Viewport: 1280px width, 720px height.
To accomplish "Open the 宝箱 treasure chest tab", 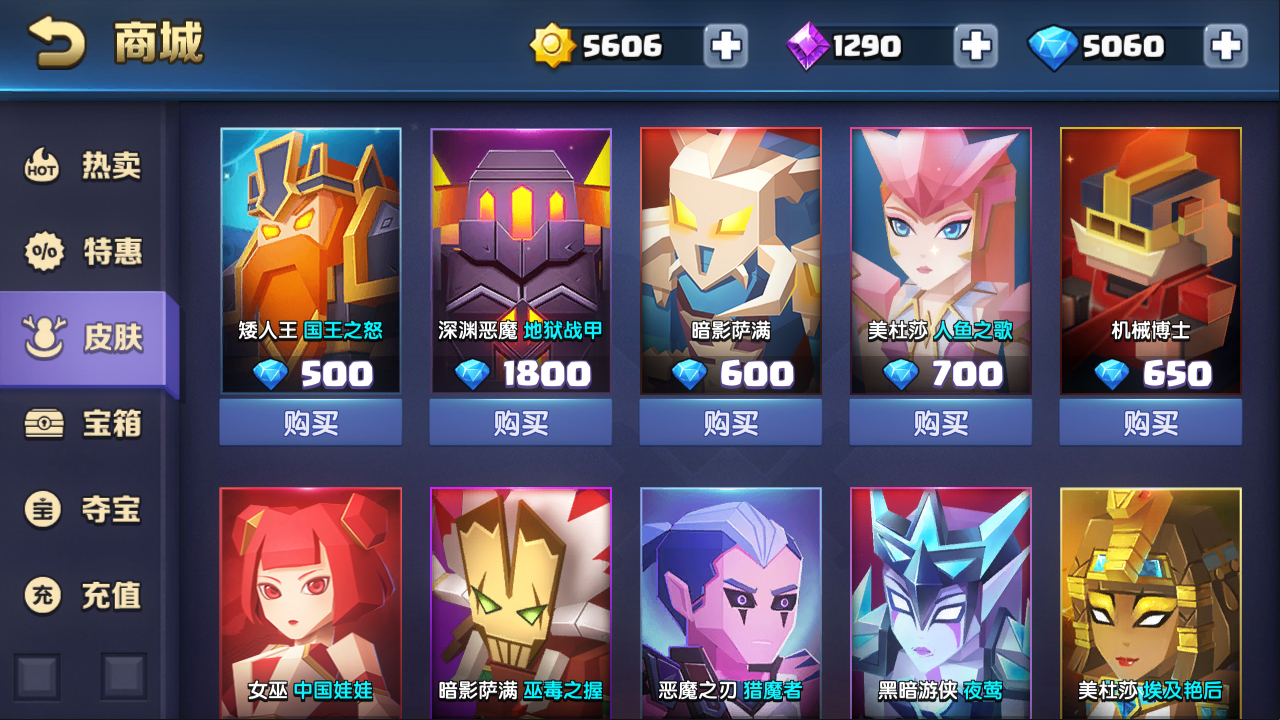I will (x=84, y=424).
